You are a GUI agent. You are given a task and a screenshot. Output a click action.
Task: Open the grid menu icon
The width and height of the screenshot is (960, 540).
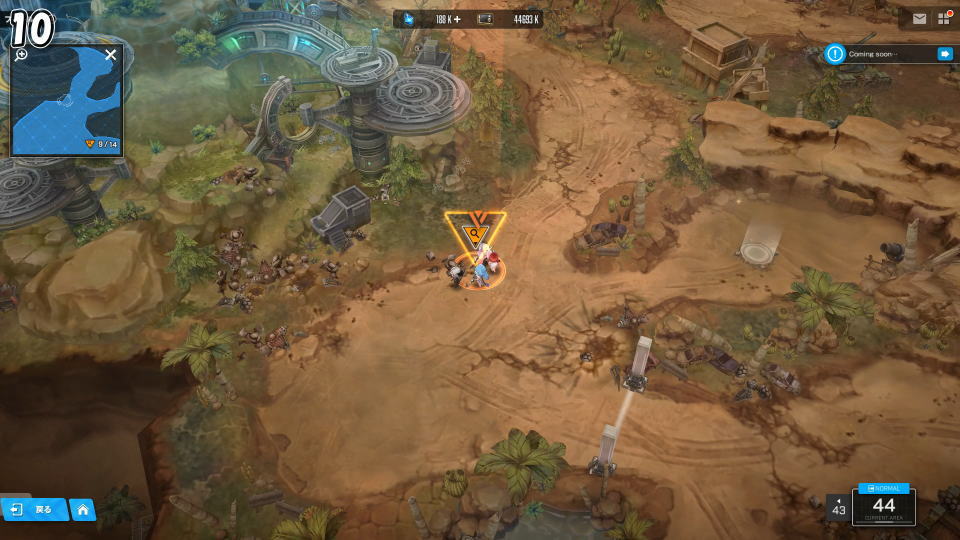(x=943, y=19)
